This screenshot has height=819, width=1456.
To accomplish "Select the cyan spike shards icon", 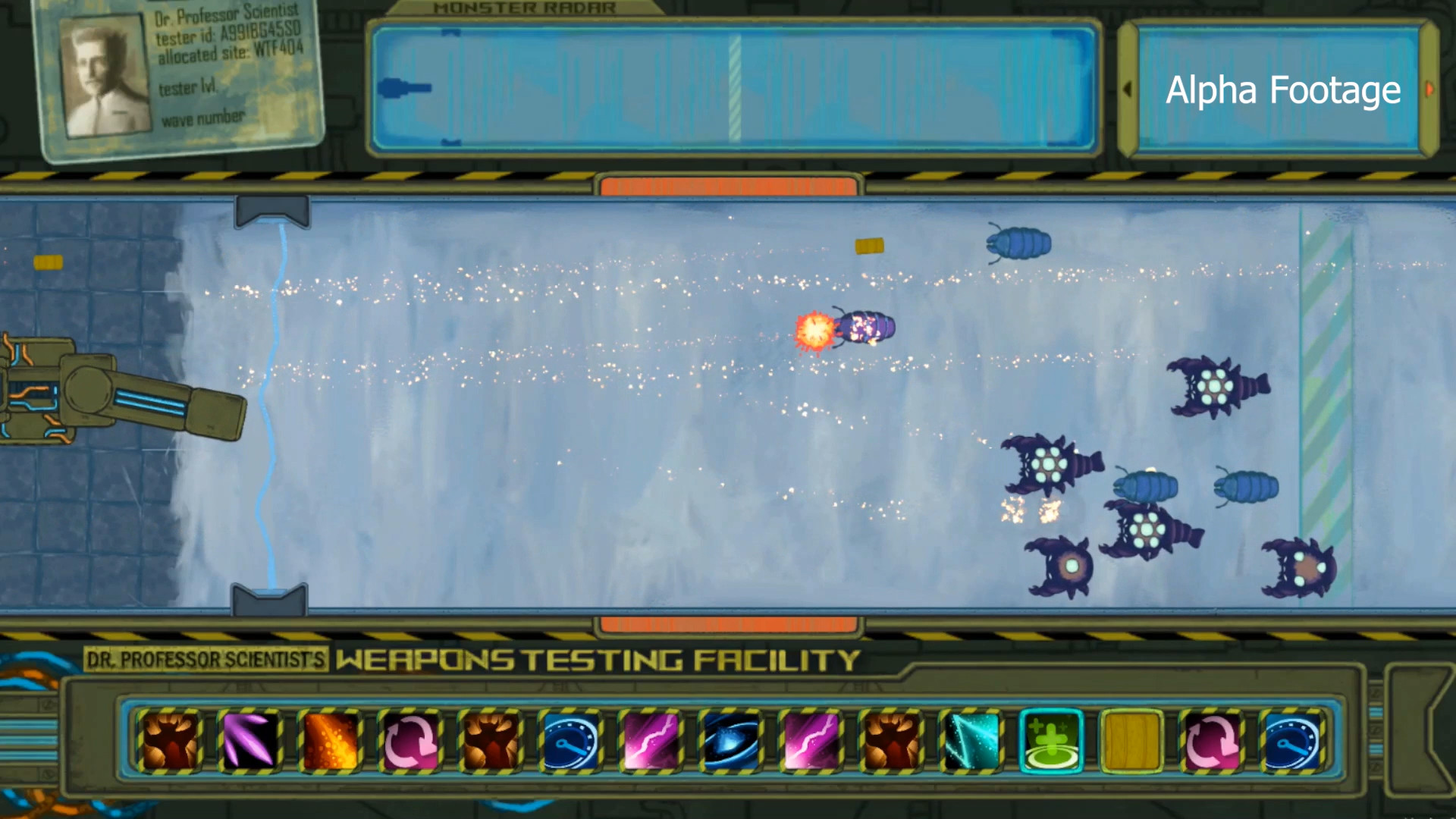I will point(972,739).
